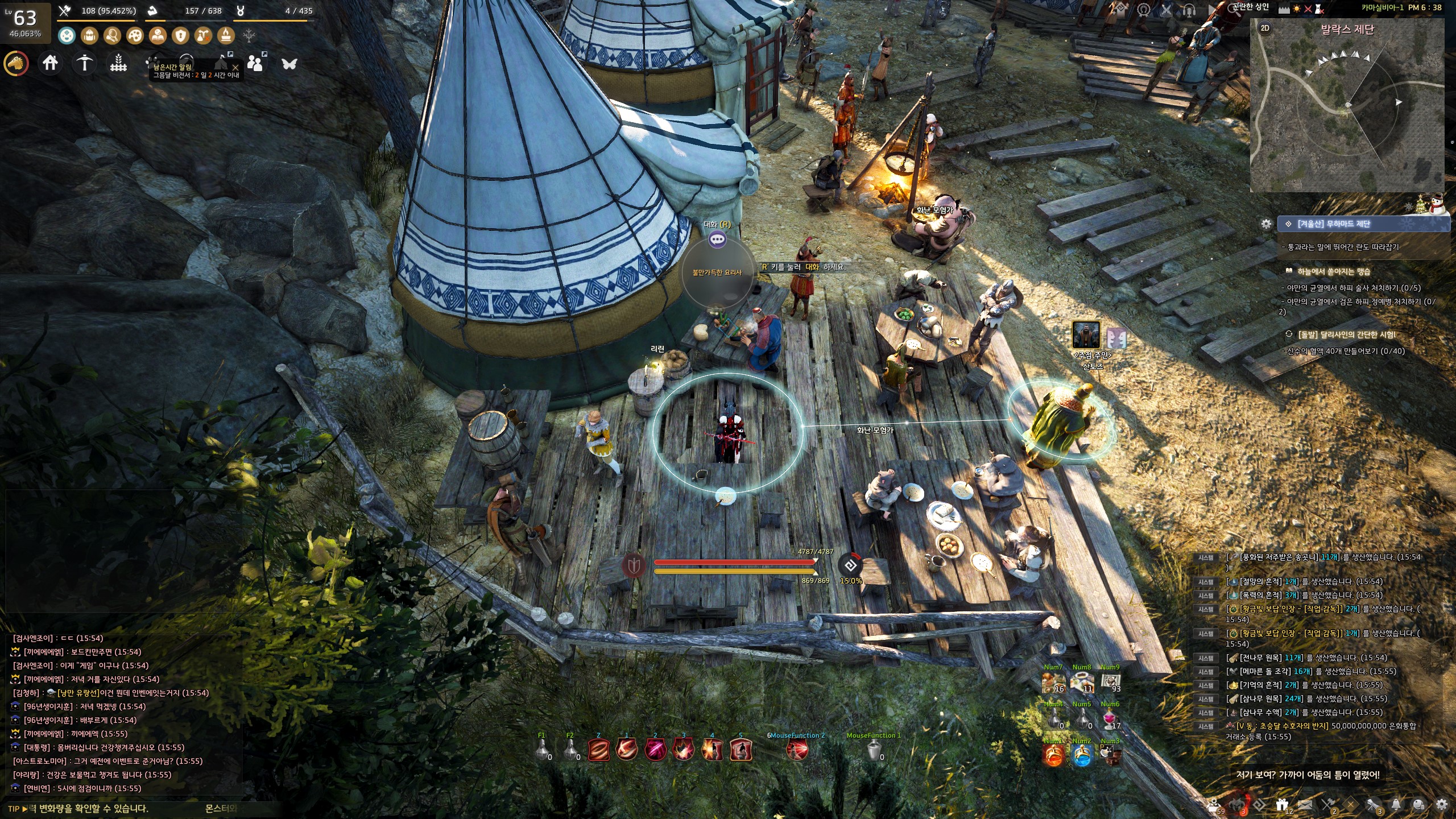
Task: Open the bottom-right gear settings menu
Action: point(1441,805)
